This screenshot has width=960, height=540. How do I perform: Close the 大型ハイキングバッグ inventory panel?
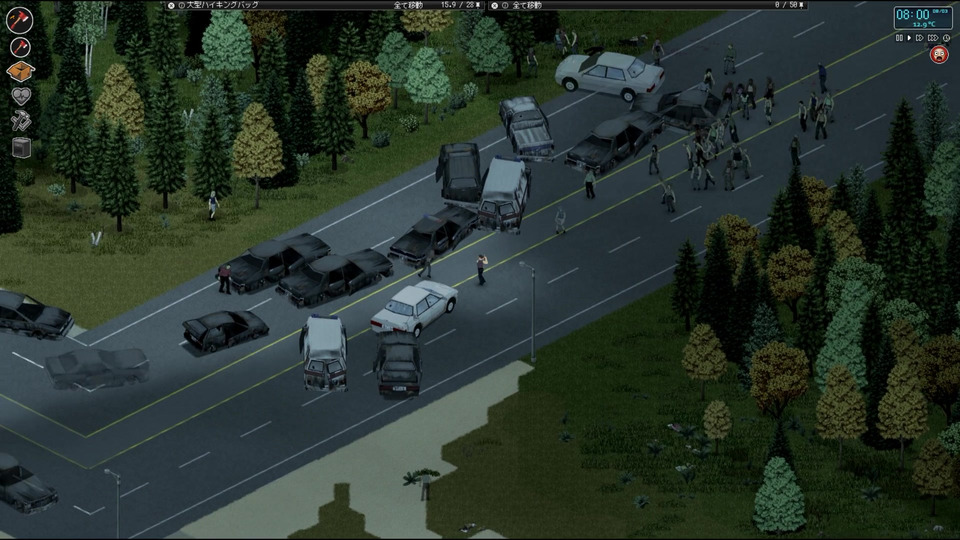[171, 5]
